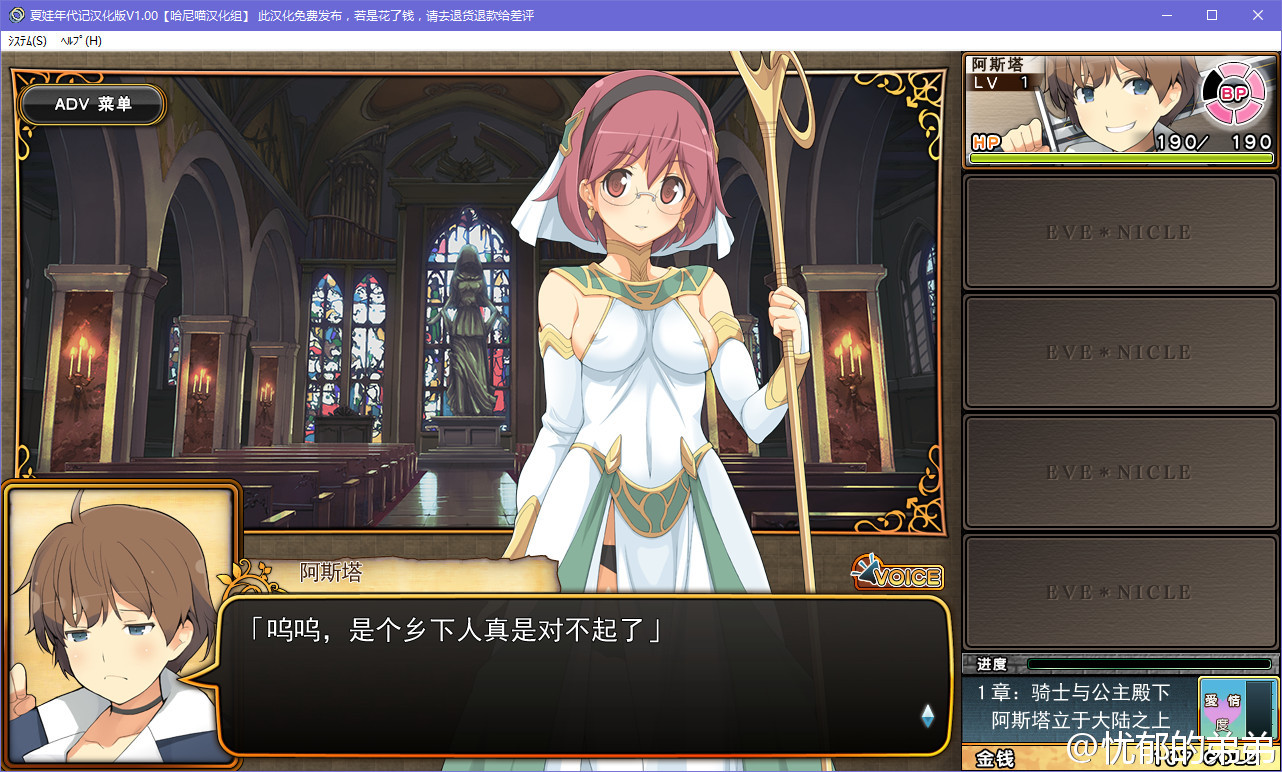
Task: Open the ヘルプ(H) help menu
Action: (81, 41)
